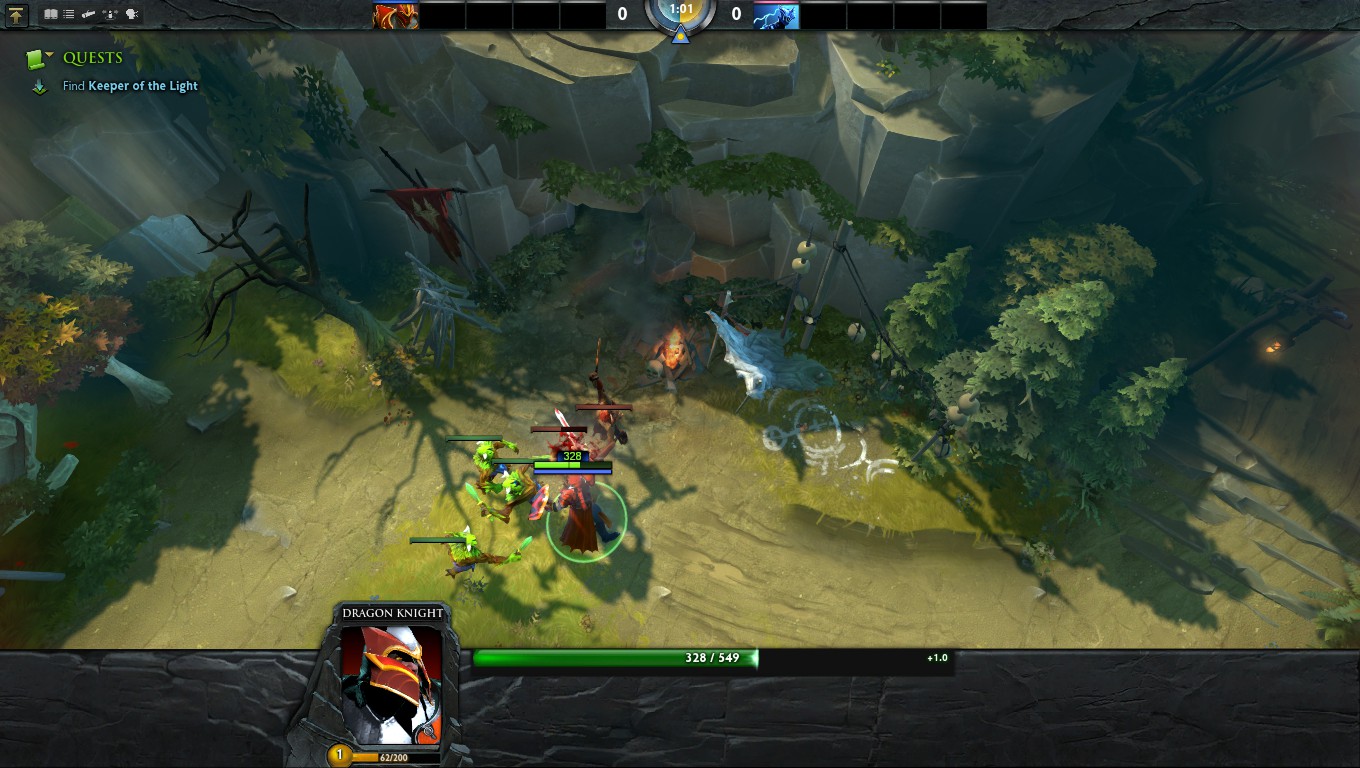Click the log-shaped icon in the top bar
1360x768 pixels.
coord(89,15)
